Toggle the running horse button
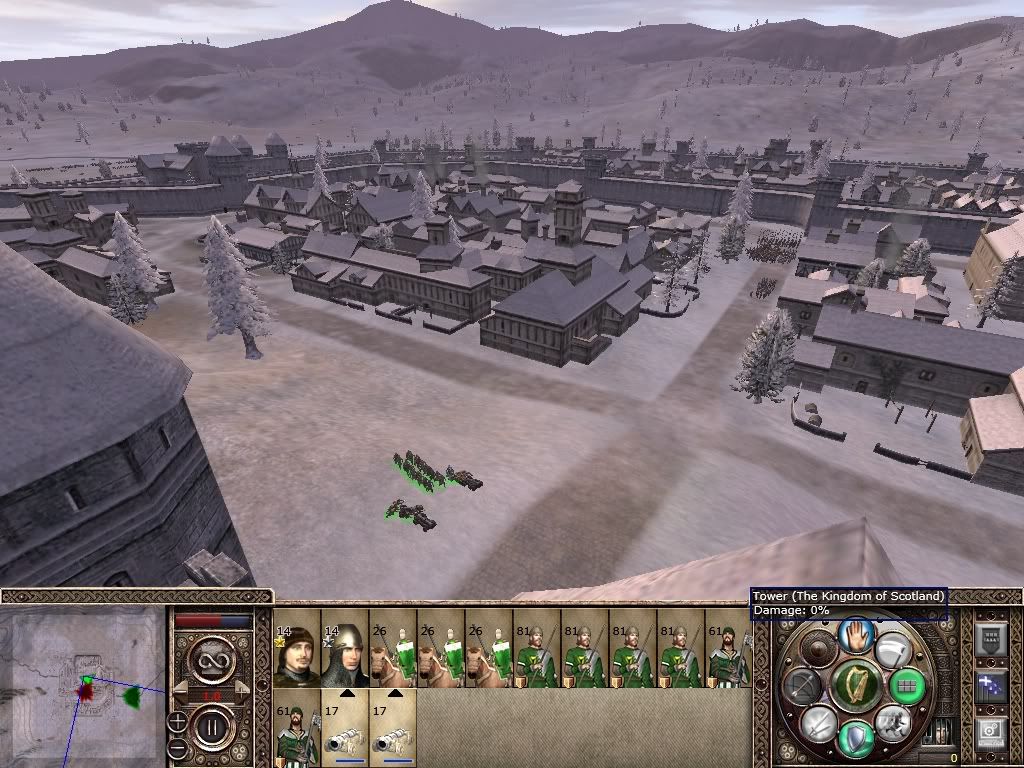 892,722
